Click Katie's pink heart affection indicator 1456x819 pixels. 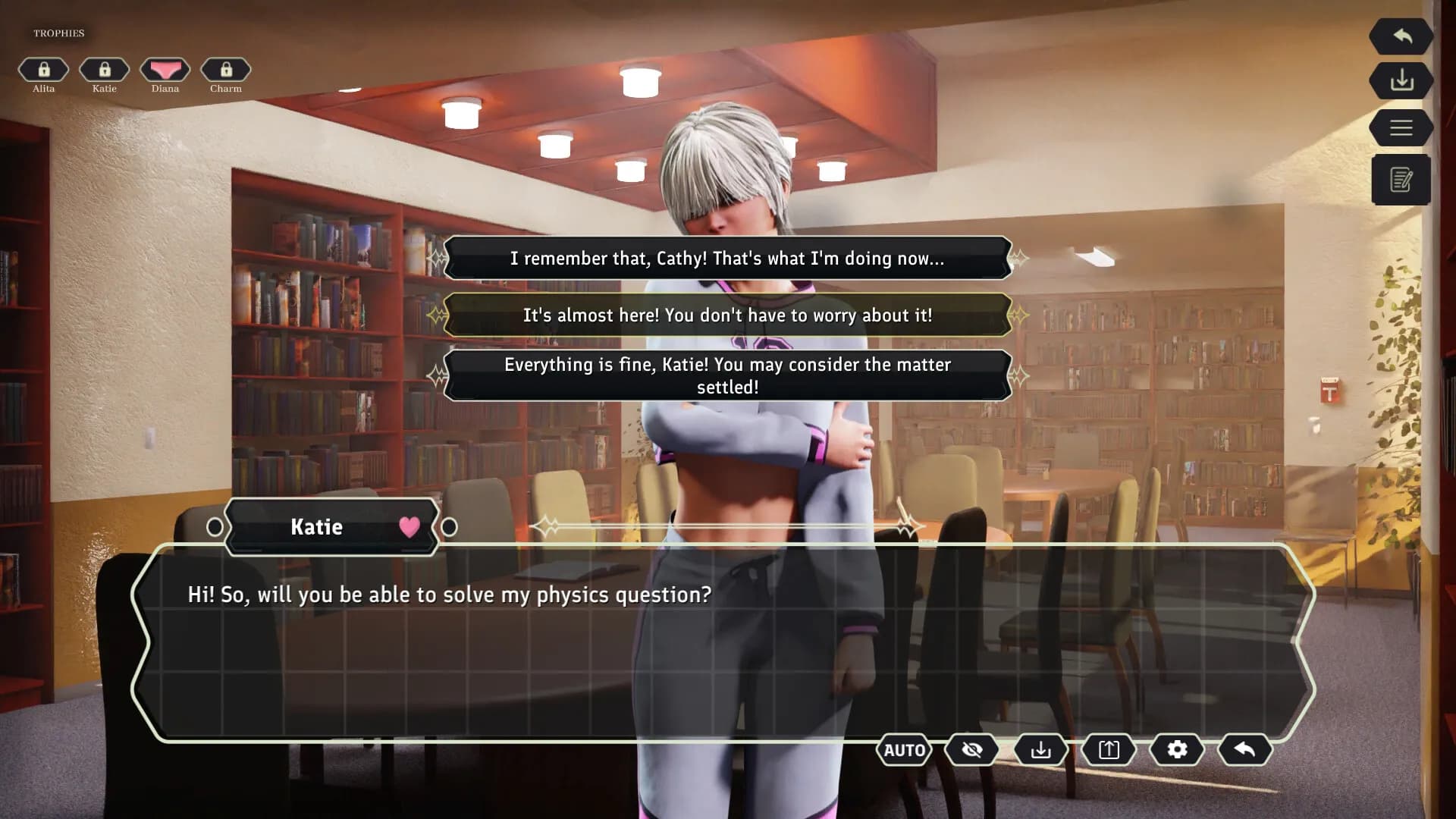click(409, 526)
